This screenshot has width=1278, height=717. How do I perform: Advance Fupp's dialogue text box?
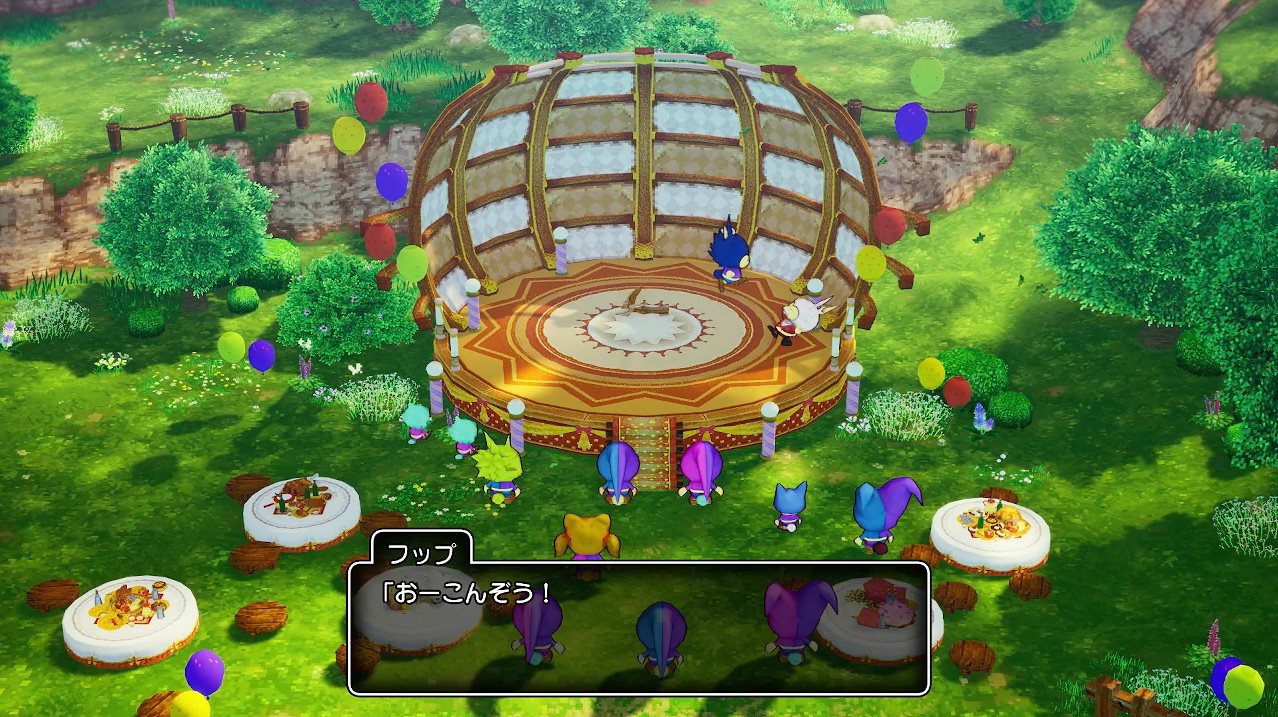pos(638,628)
